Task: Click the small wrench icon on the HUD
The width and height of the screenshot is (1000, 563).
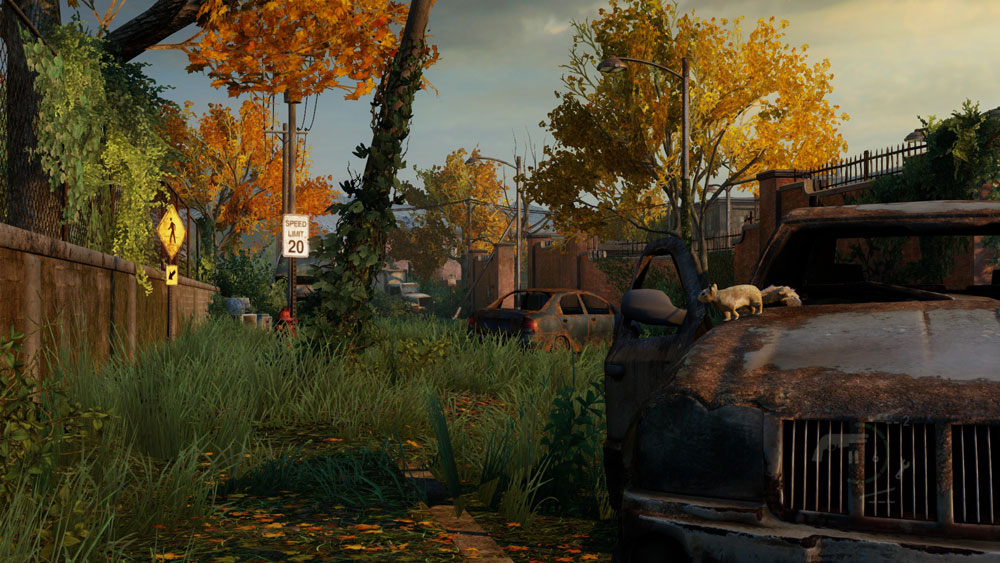Action: (902, 469)
